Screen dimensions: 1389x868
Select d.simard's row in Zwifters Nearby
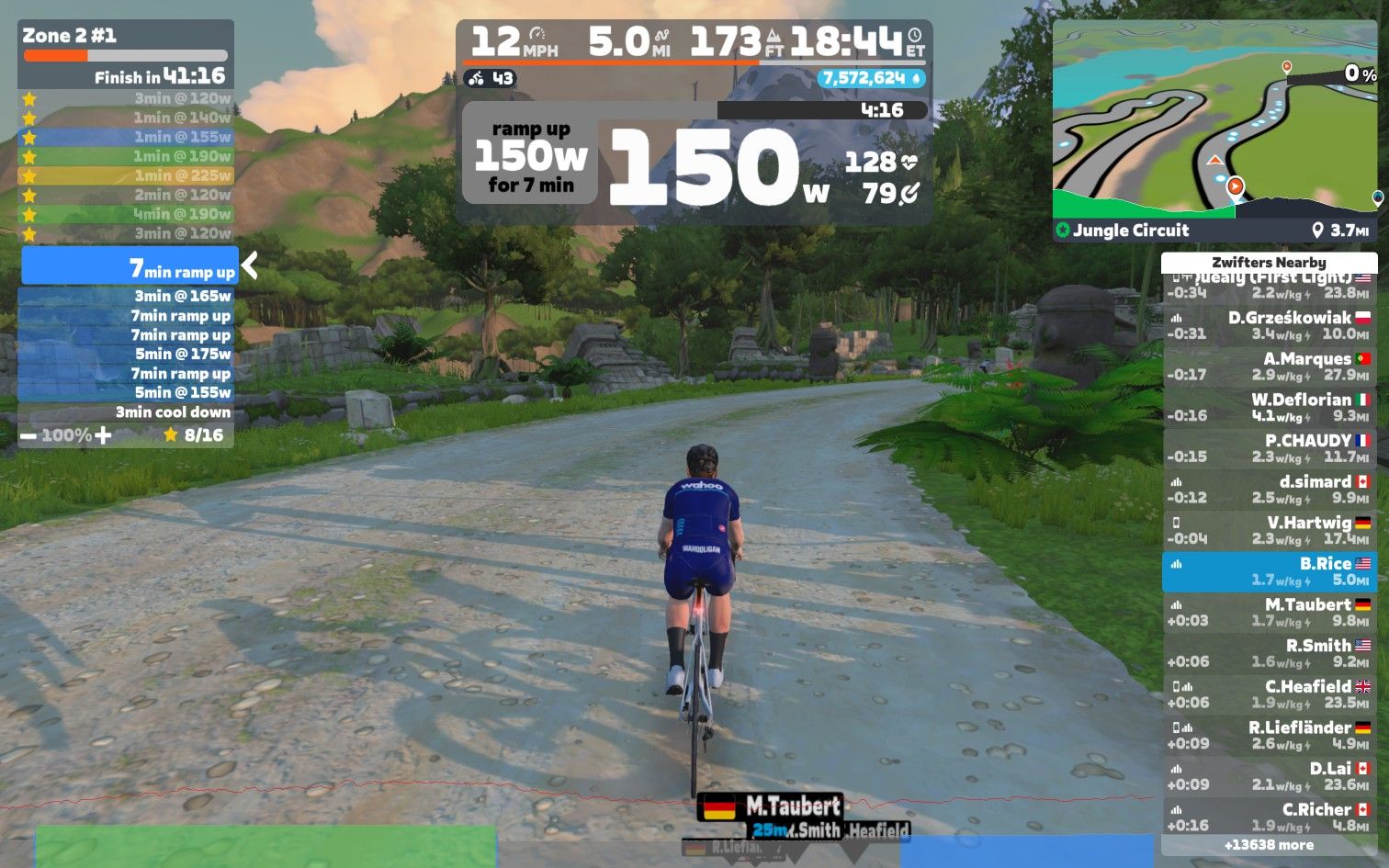(1269, 490)
